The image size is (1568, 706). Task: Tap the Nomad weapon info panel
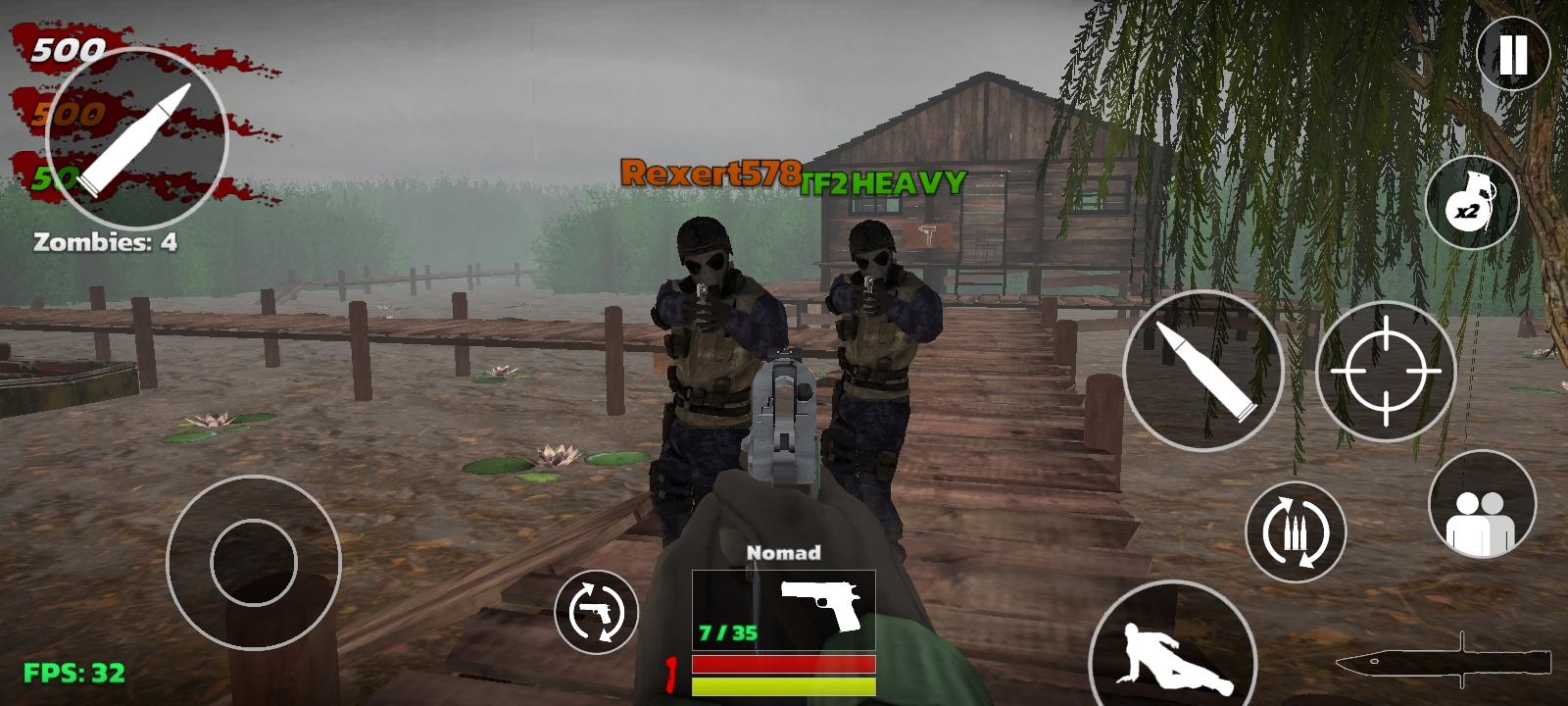point(782,606)
